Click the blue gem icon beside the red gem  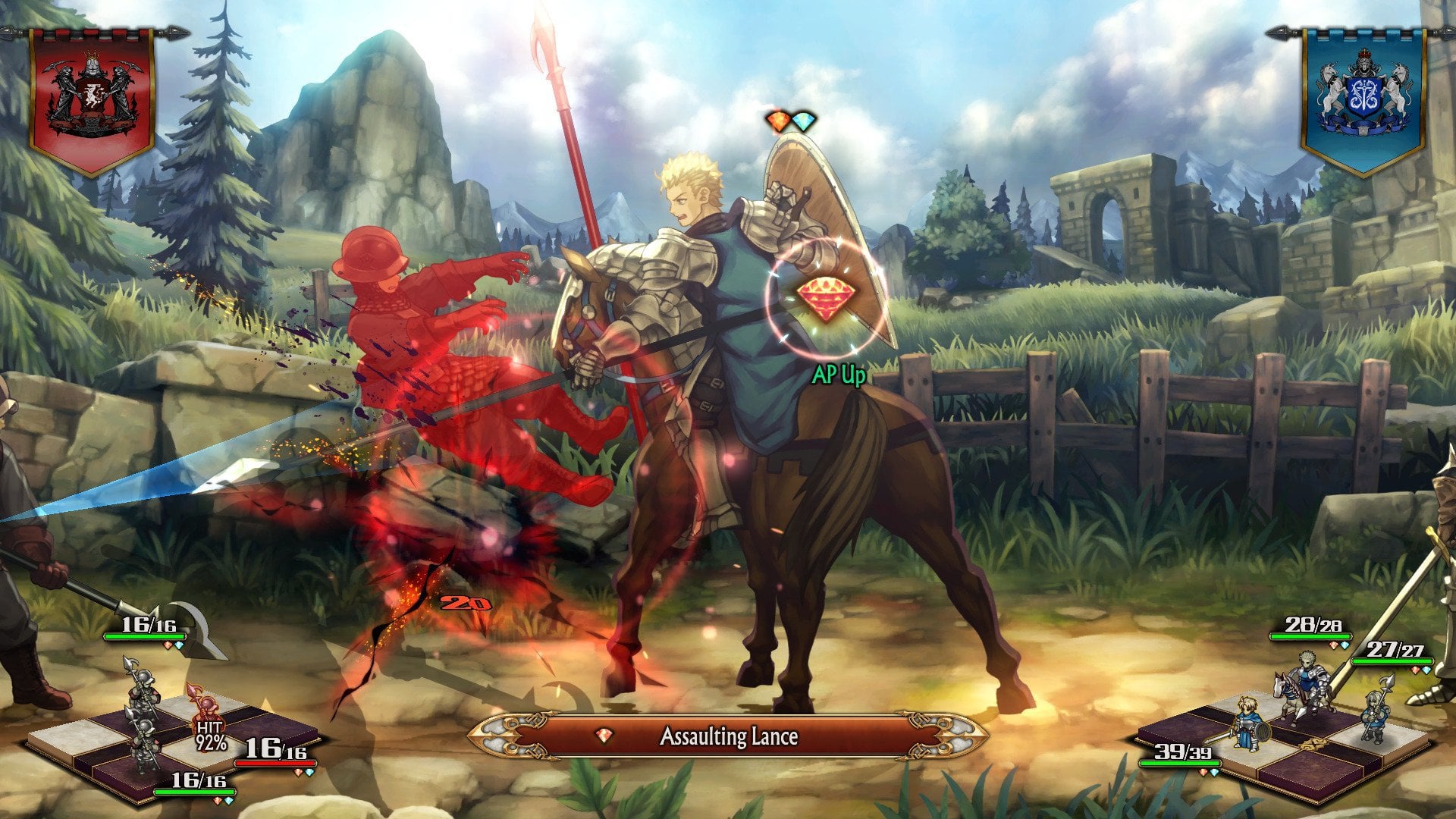[803, 123]
